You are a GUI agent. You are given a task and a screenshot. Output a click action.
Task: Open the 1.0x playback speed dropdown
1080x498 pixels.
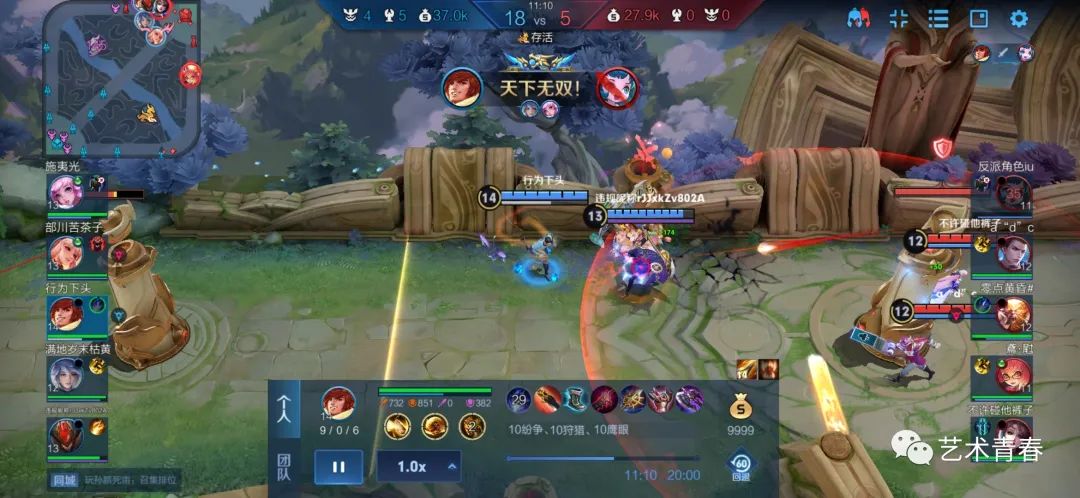pos(418,466)
